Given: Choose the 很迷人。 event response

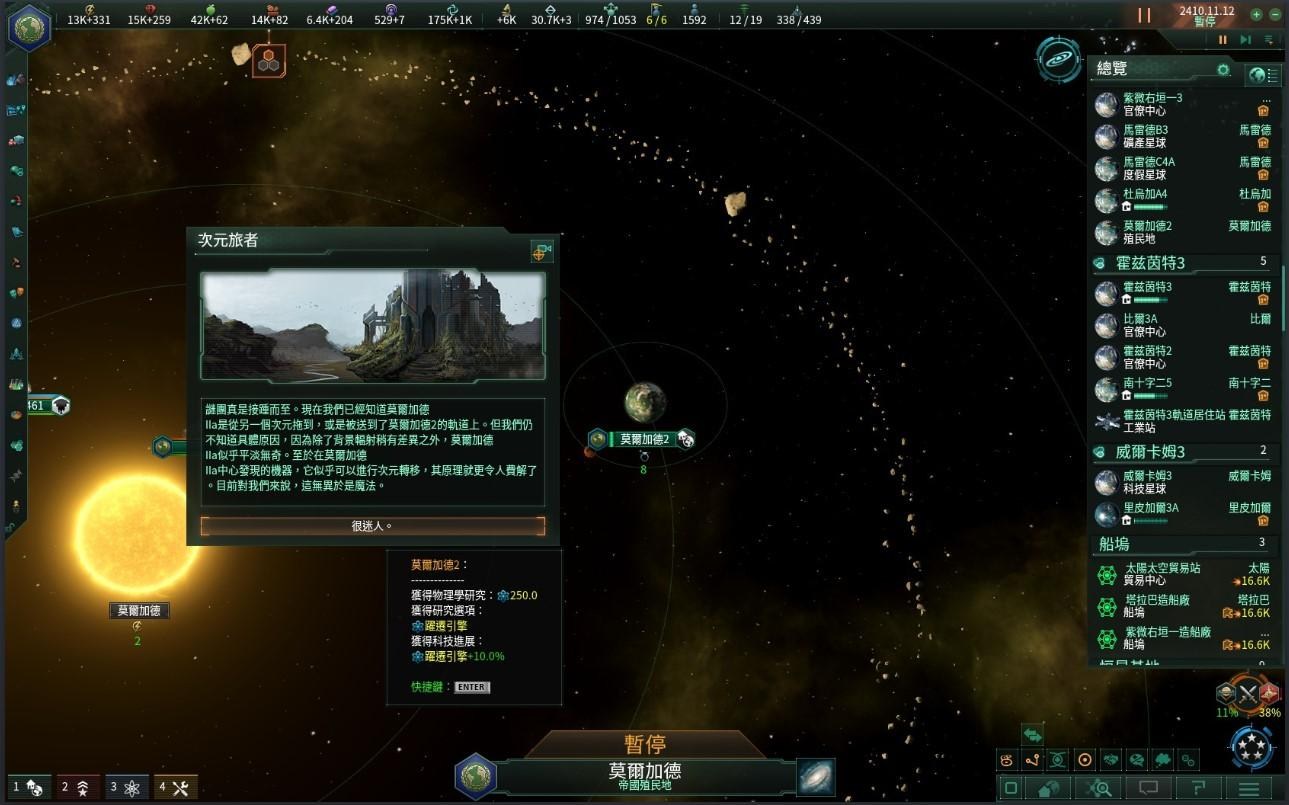Looking at the screenshot, I should coord(372,526).
